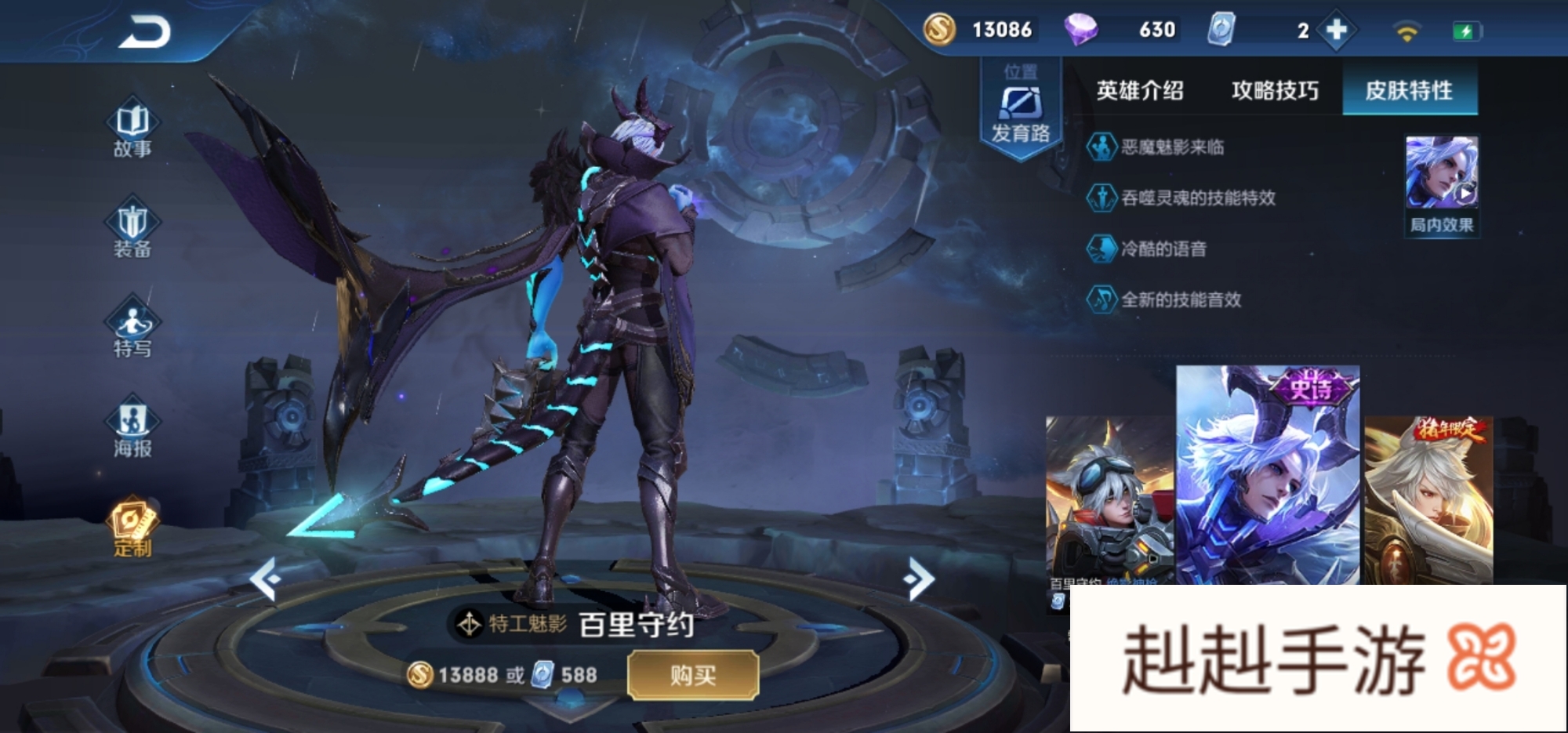This screenshot has height=733, width=1568.
Task: Choose the goggles-wearing skin thumbnail
Action: tap(1110, 502)
